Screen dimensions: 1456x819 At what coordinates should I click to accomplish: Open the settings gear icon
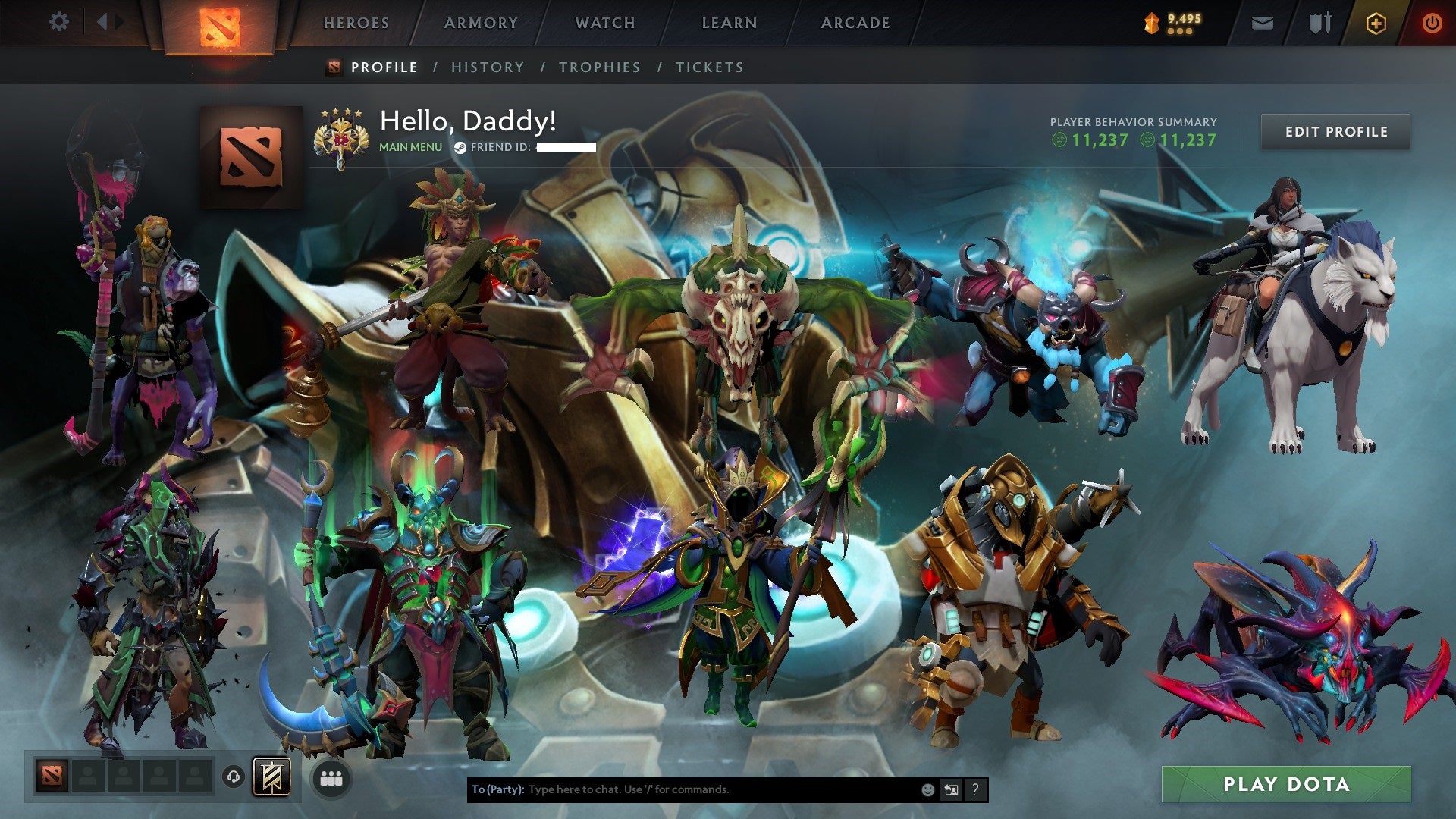click(58, 22)
